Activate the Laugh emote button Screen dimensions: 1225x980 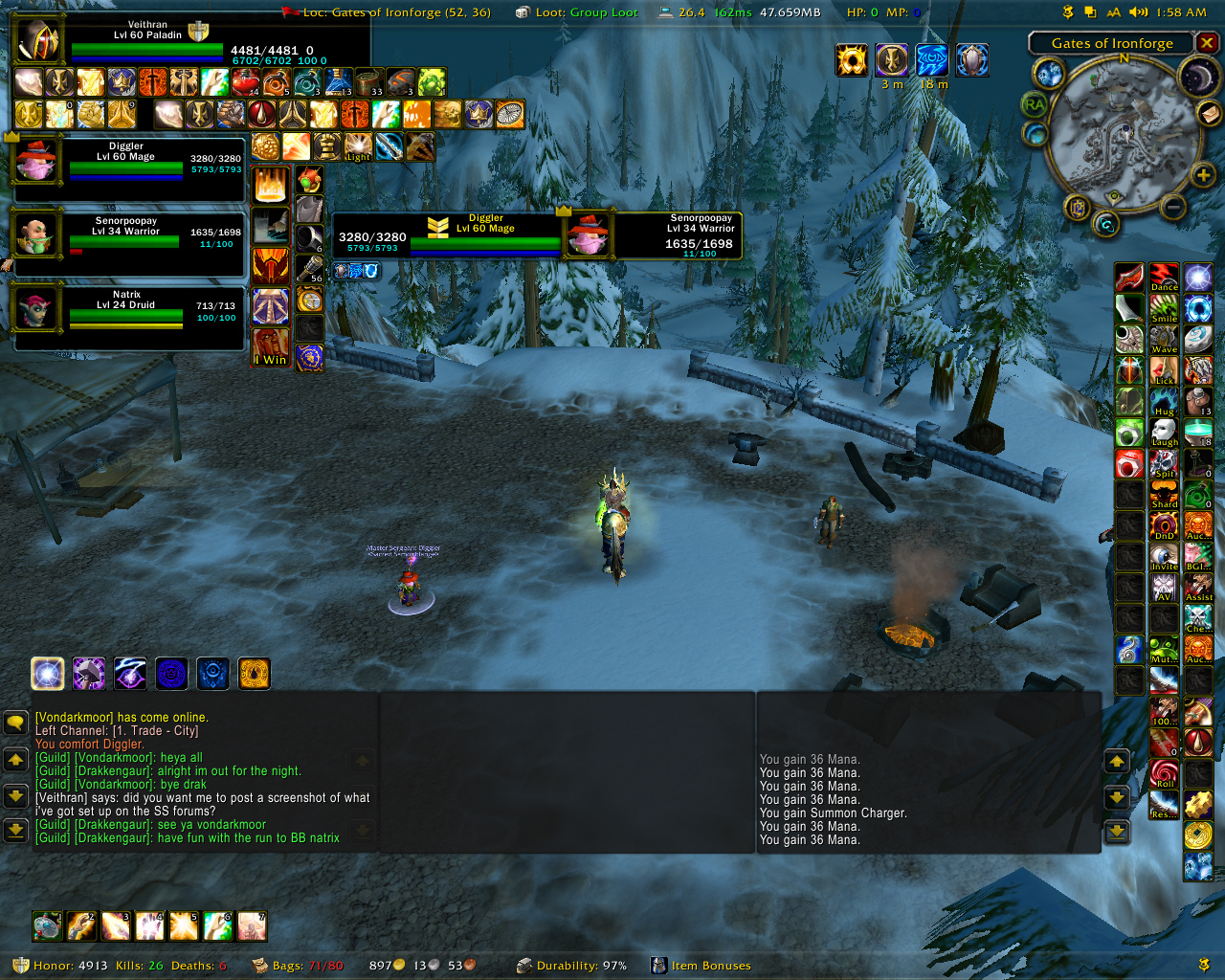[x=1164, y=433]
